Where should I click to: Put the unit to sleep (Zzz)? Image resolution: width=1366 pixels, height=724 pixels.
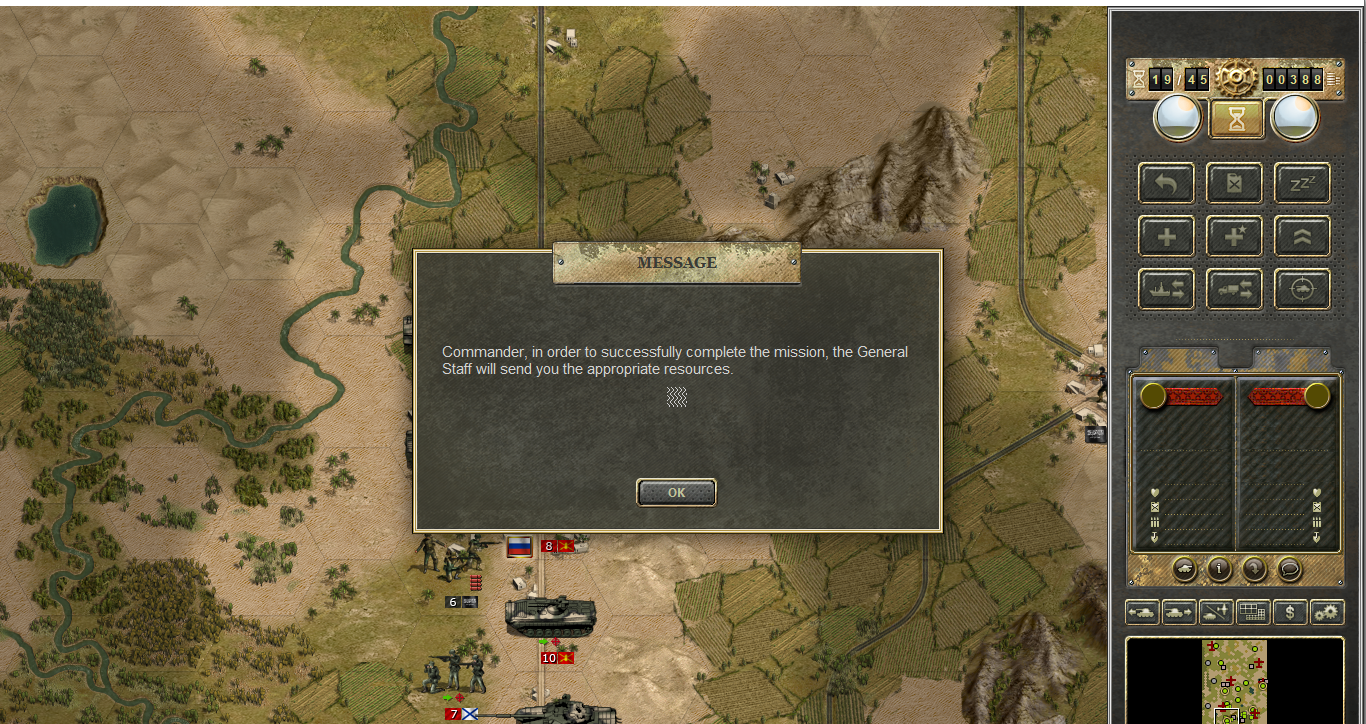1302,183
